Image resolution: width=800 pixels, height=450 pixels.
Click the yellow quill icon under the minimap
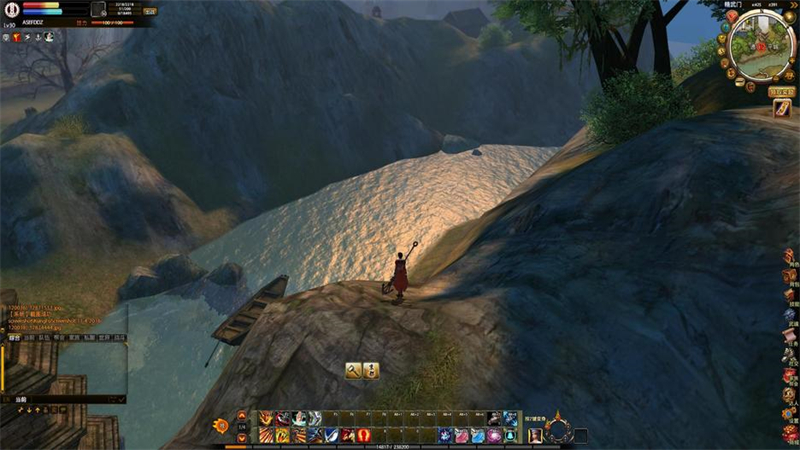[x=781, y=109]
